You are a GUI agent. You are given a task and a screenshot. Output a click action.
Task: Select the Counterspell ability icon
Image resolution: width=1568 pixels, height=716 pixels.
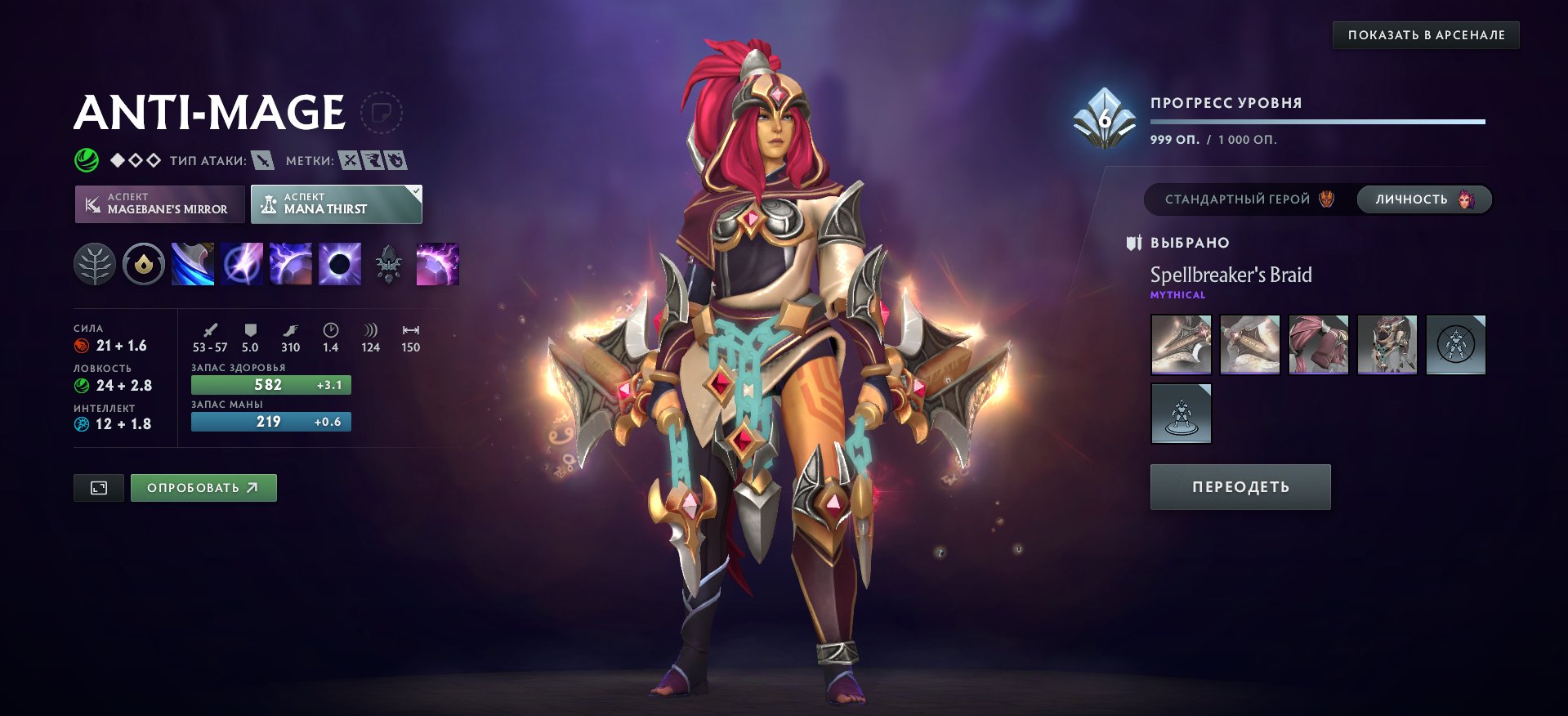click(291, 263)
